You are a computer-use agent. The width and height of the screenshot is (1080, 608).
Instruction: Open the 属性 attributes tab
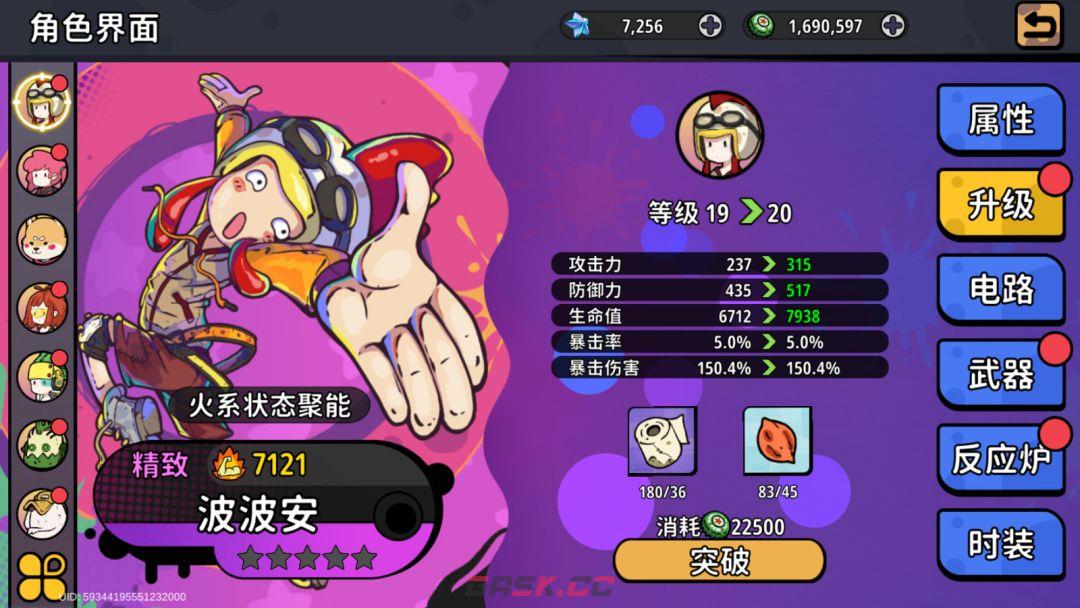(1000, 120)
